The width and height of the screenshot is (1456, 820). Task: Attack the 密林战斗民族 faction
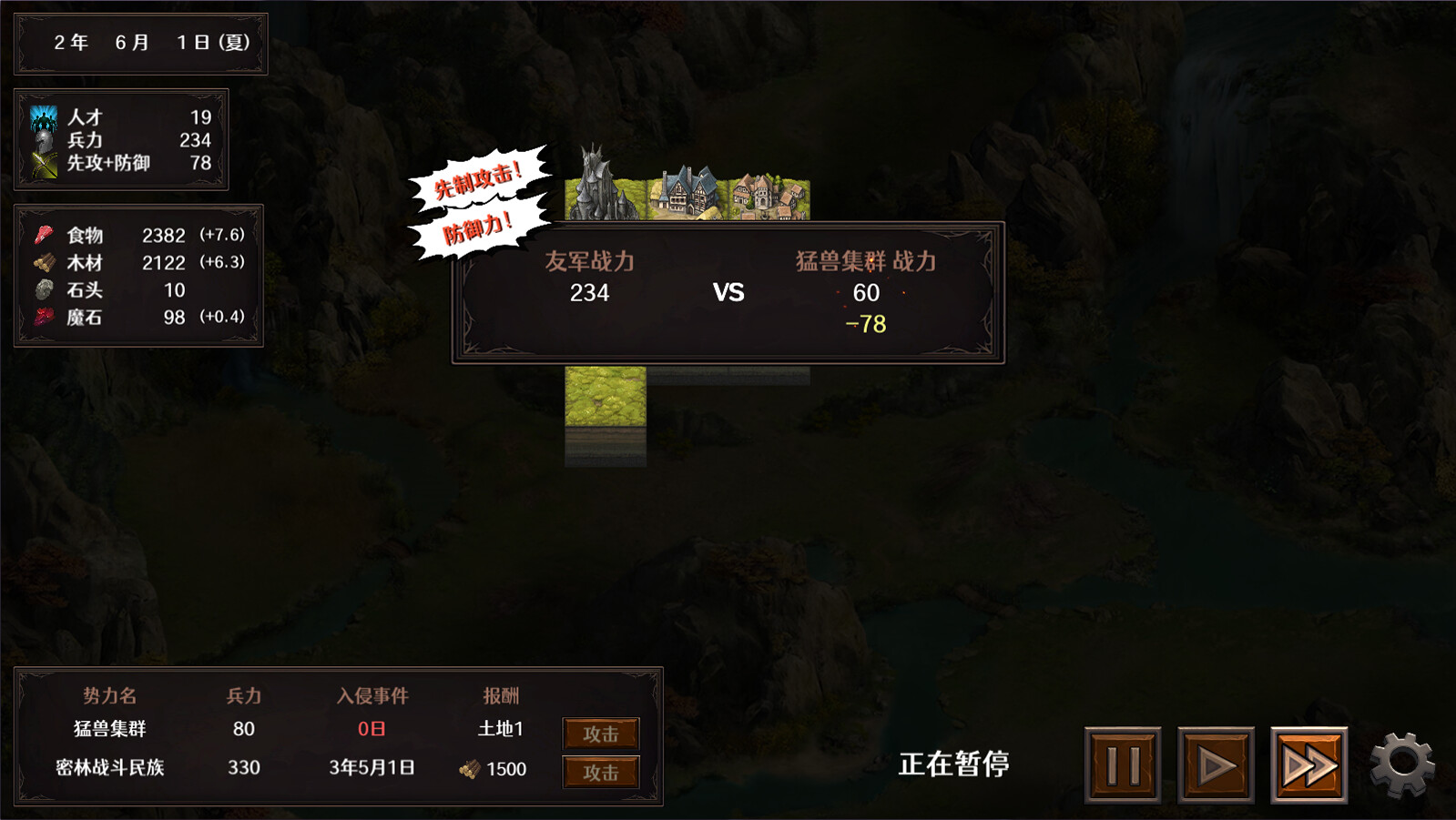[600, 771]
